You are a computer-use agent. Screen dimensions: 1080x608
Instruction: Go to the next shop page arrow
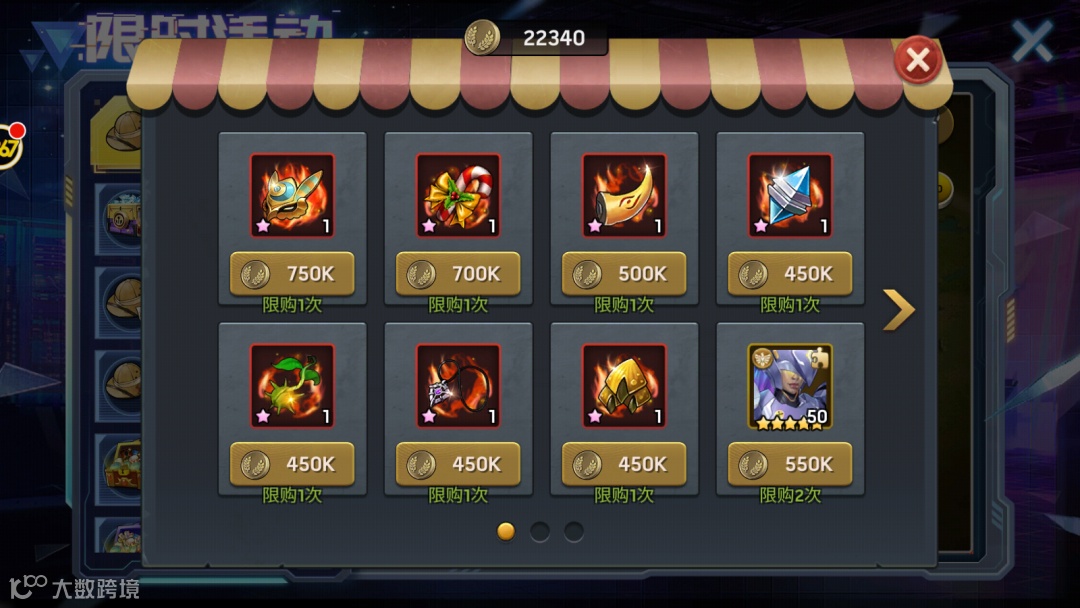point(899,310)
